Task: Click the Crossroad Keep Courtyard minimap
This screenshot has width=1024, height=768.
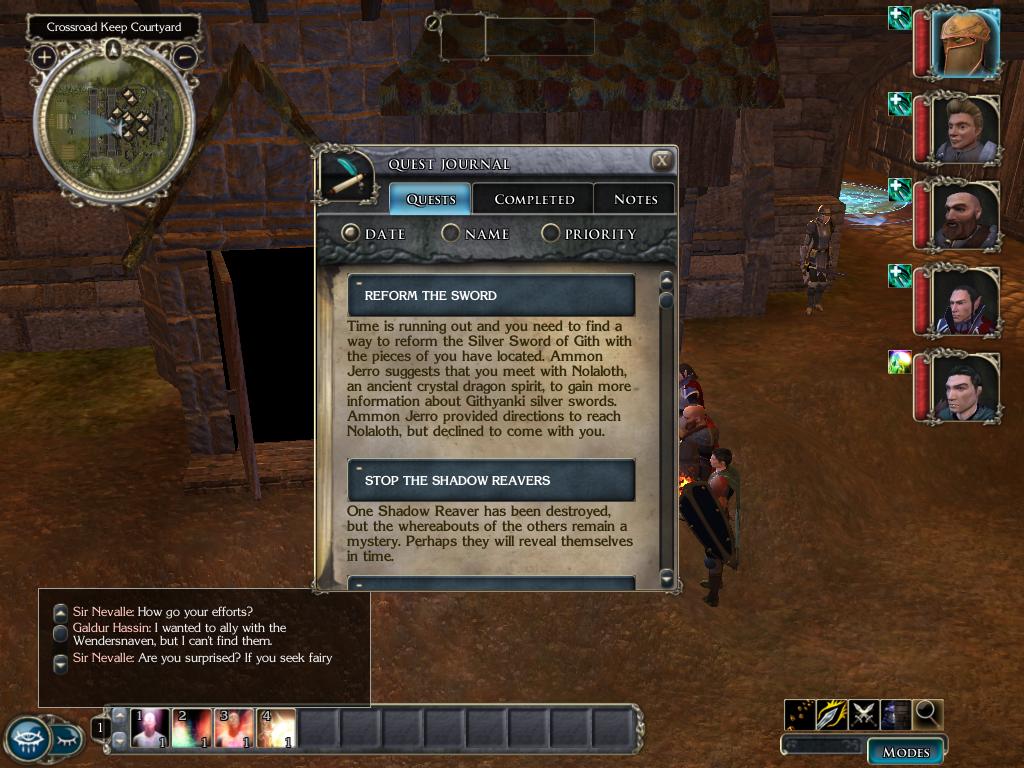Action: (x=114, y=122)
